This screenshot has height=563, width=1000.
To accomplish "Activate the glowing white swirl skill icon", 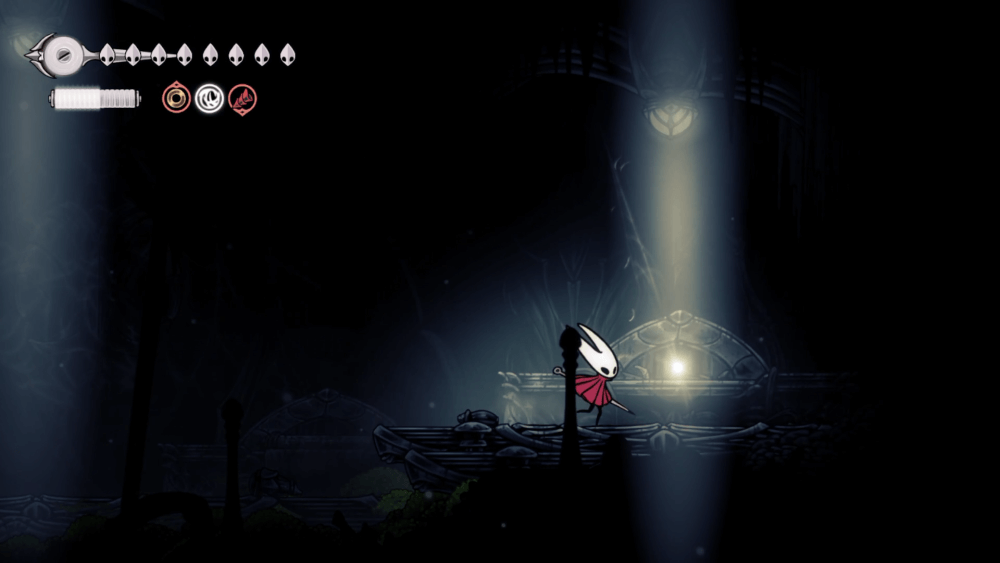I will [209, 98].
